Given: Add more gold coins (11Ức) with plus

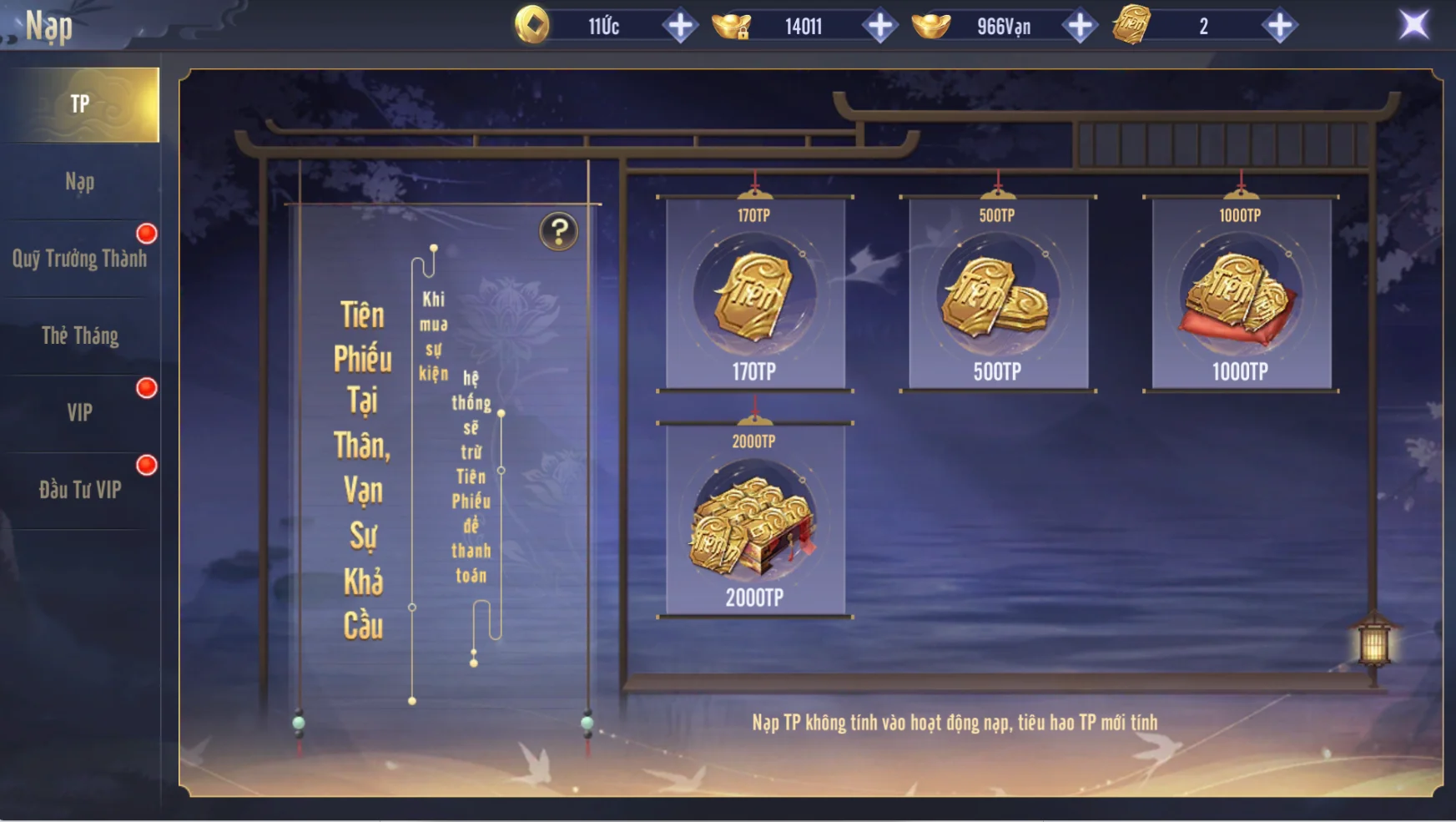Looking at the screenshot, I should pos(680,26).
